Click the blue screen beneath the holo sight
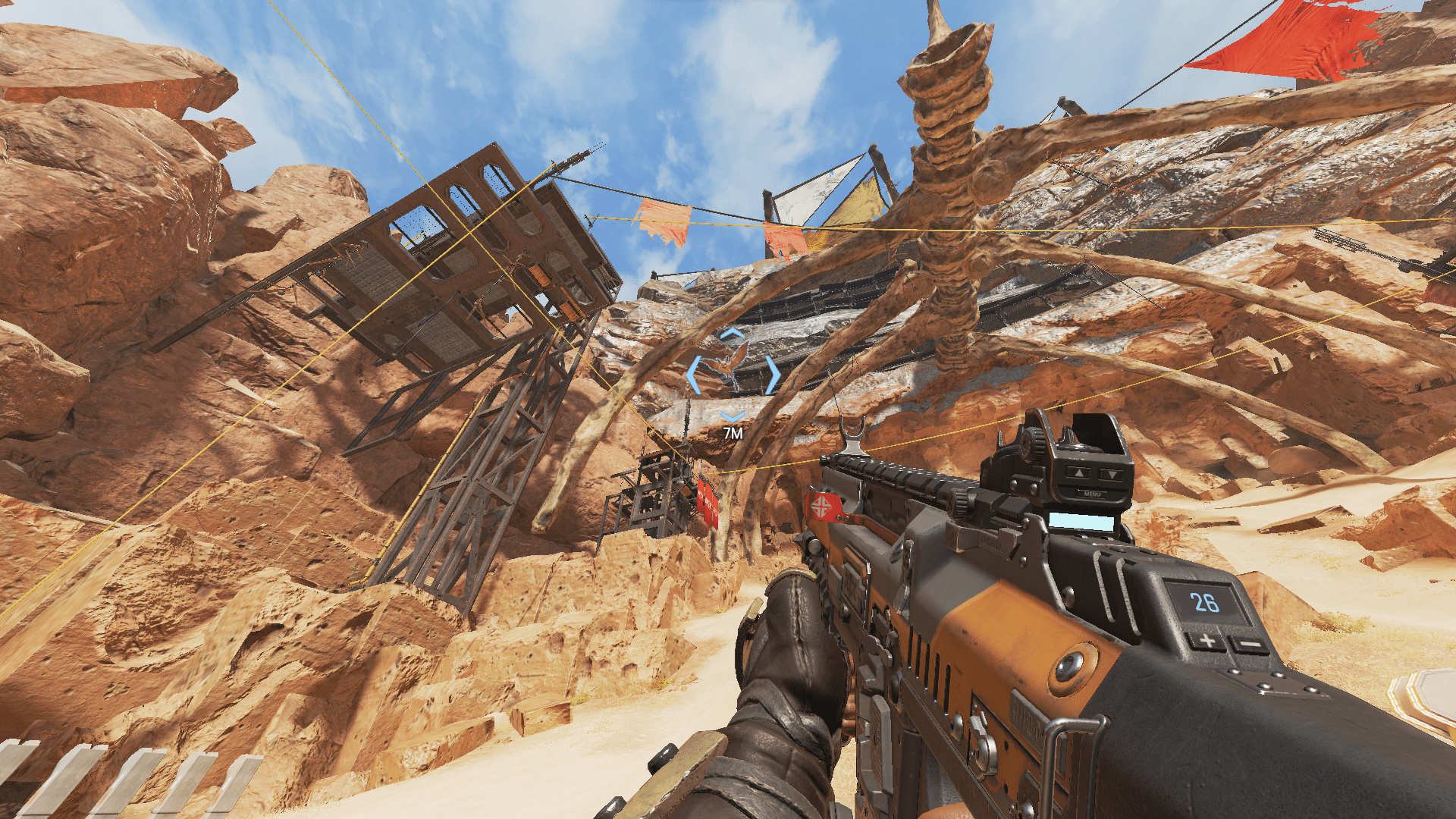This screenshot has width=1456, height=819. point(1082,522)
